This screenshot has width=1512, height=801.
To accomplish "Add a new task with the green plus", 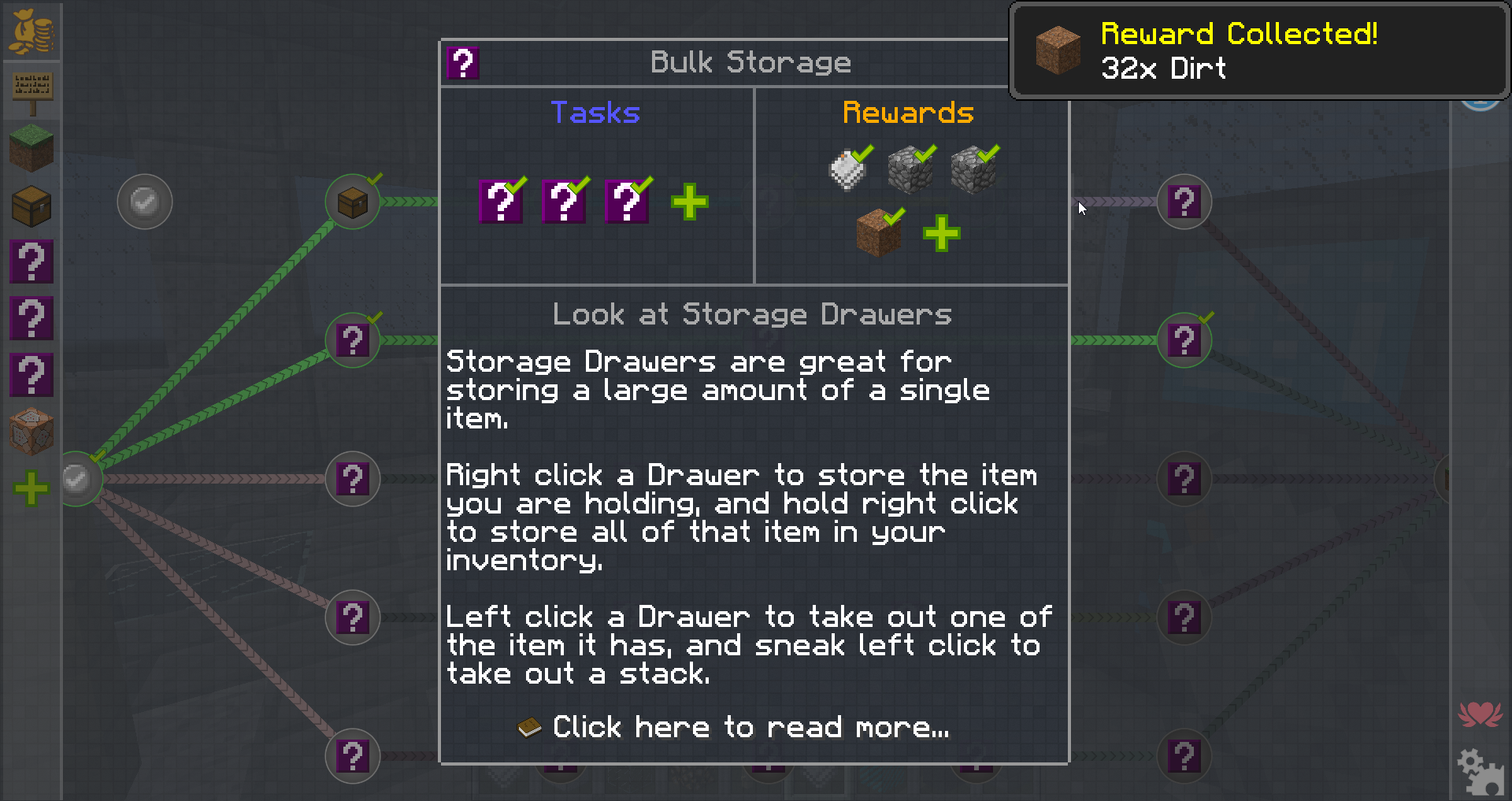I will pos(690,202).
